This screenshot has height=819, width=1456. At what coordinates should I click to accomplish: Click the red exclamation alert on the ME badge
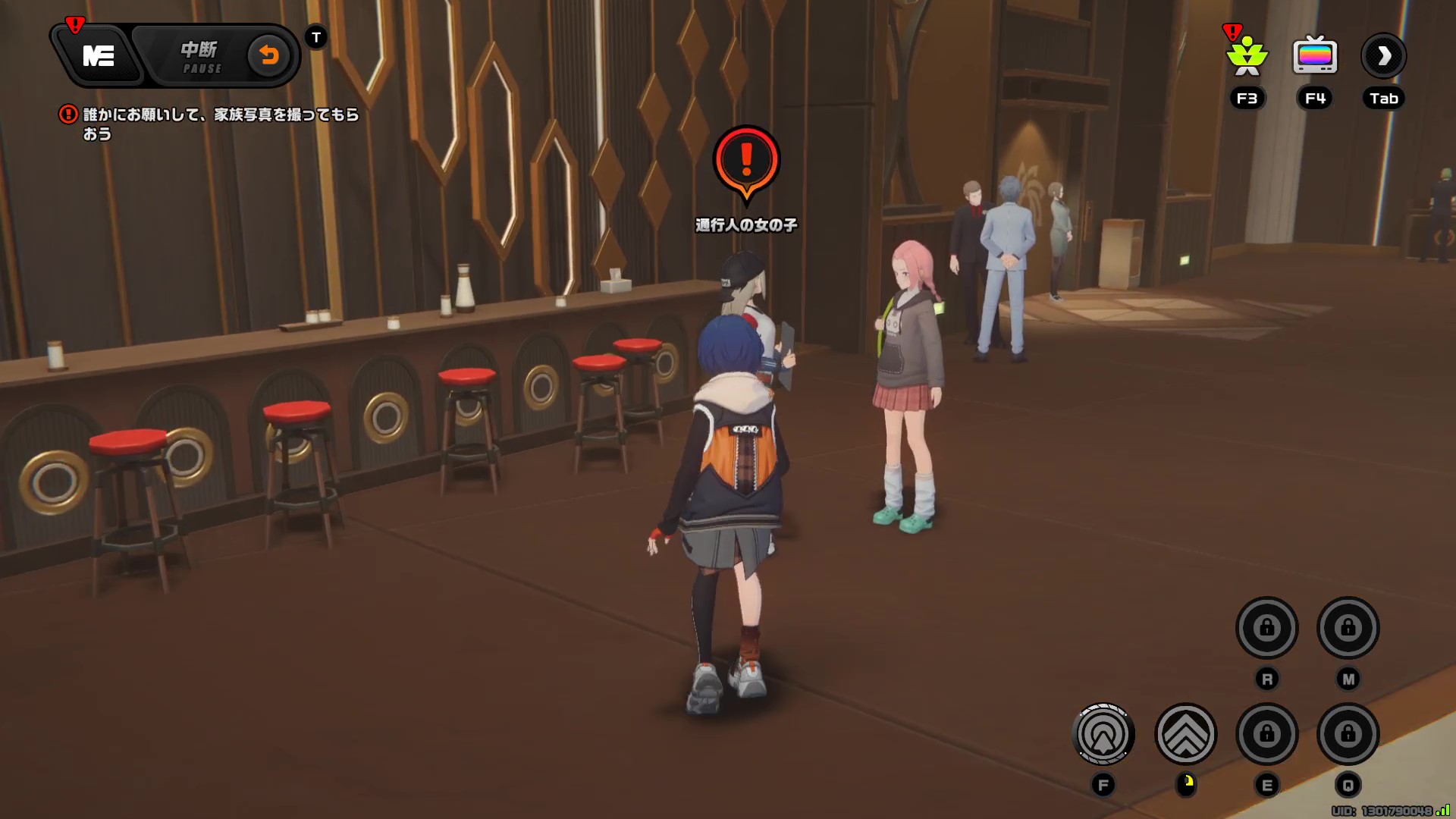74,23
